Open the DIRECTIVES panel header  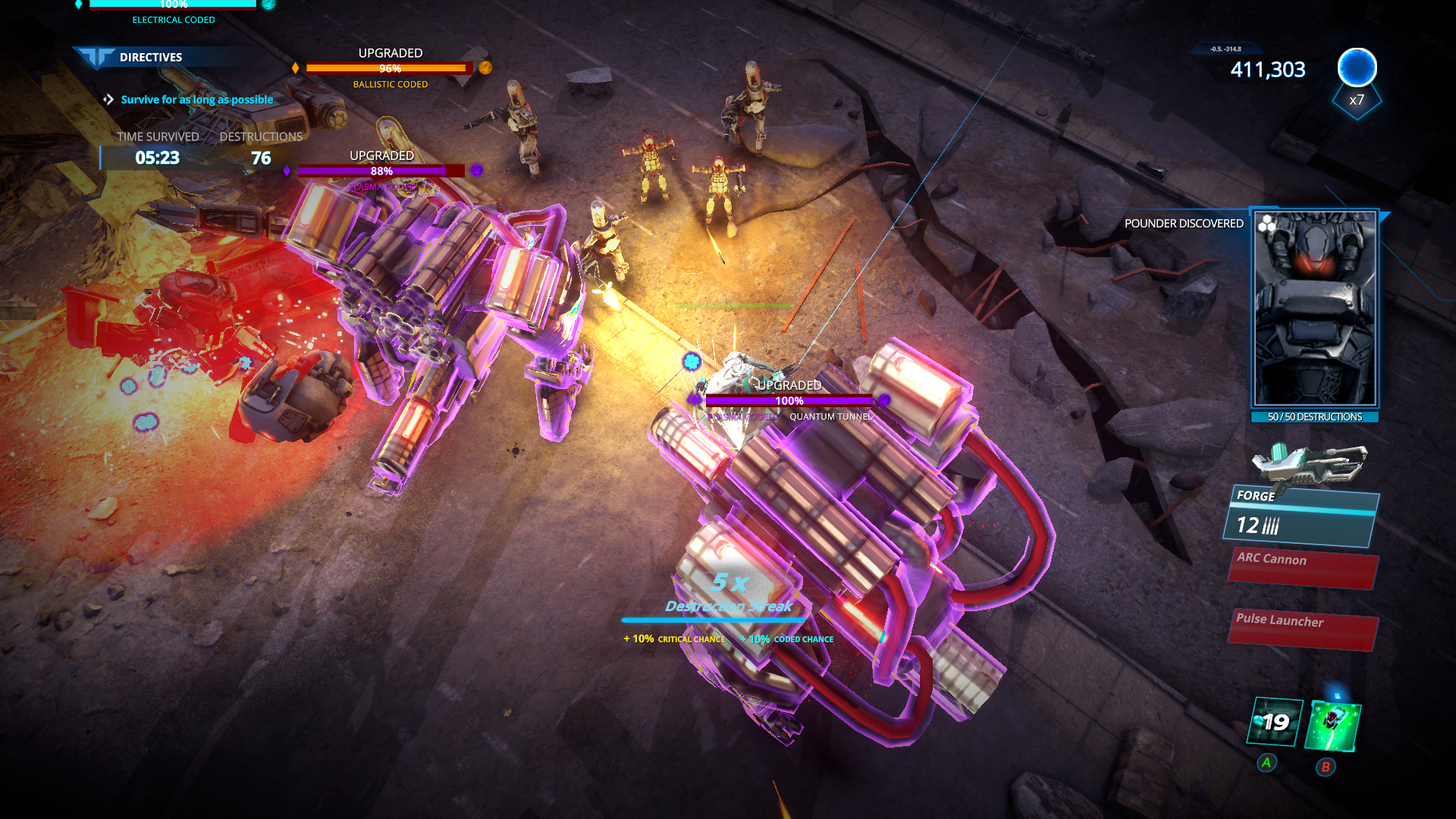[150, 57]
